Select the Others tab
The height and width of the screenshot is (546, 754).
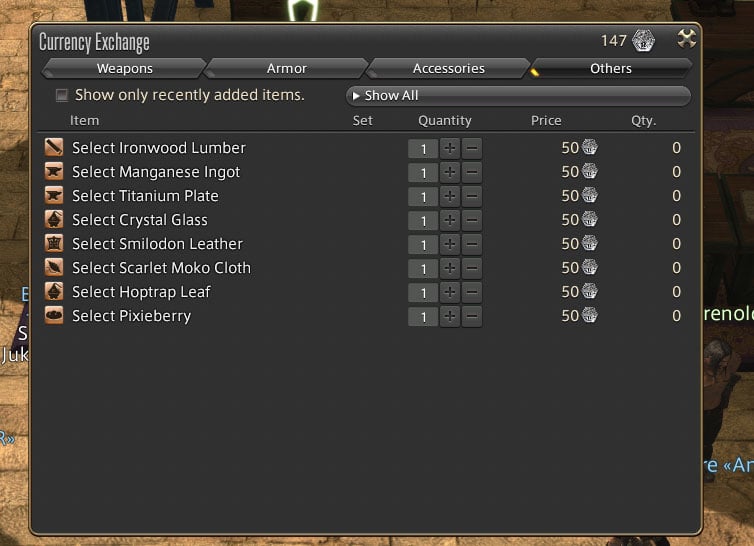(x=610, y=68)
